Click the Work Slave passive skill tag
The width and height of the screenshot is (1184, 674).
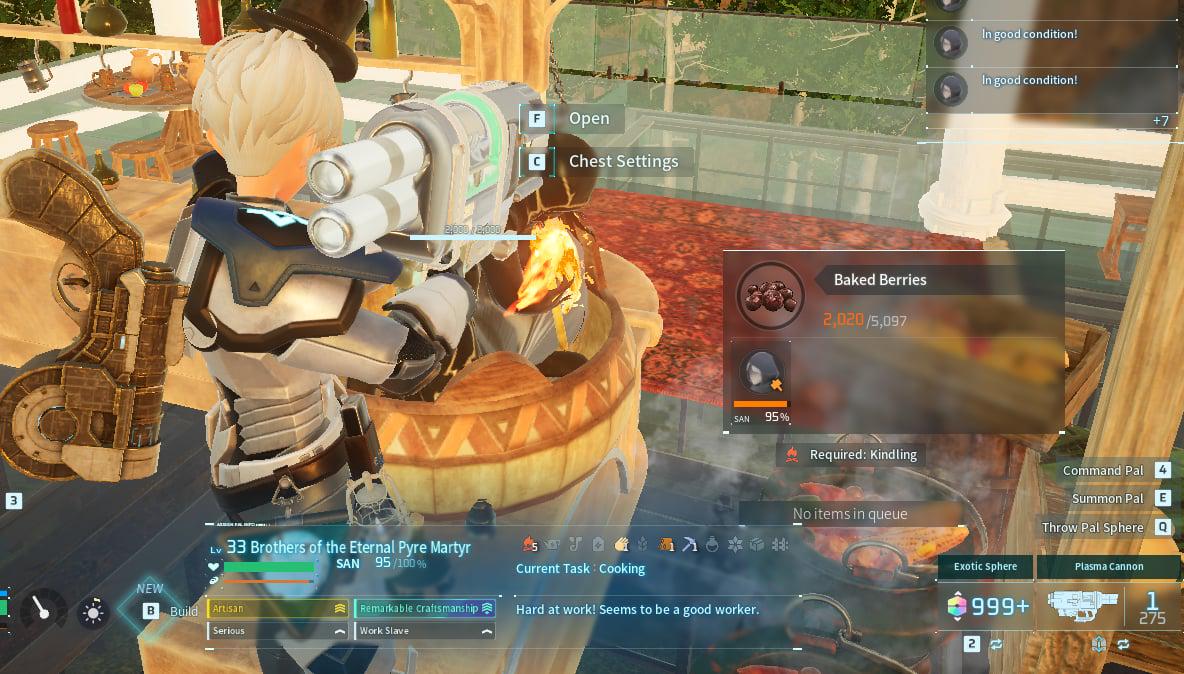[425, 631]
